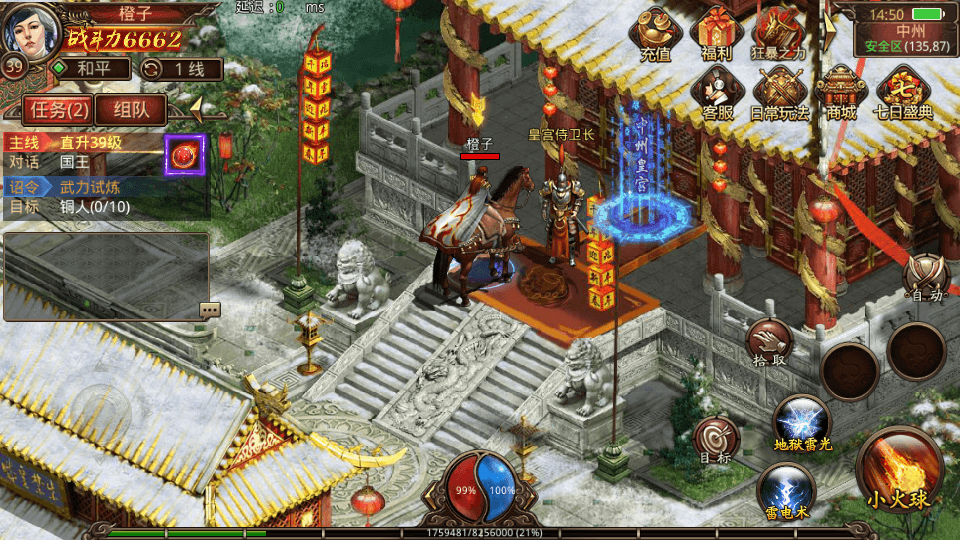Switch to the 组队 team tab
This screenshot has width=960, height=540.
coord(132,110)
